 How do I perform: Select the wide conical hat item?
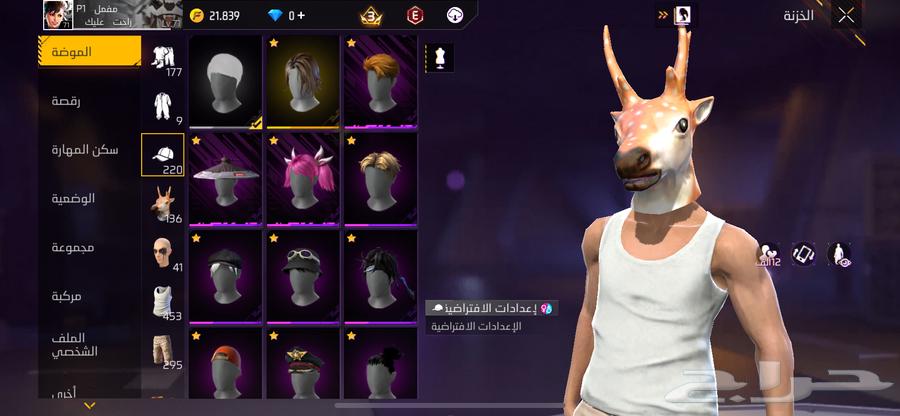coord(225,179)
